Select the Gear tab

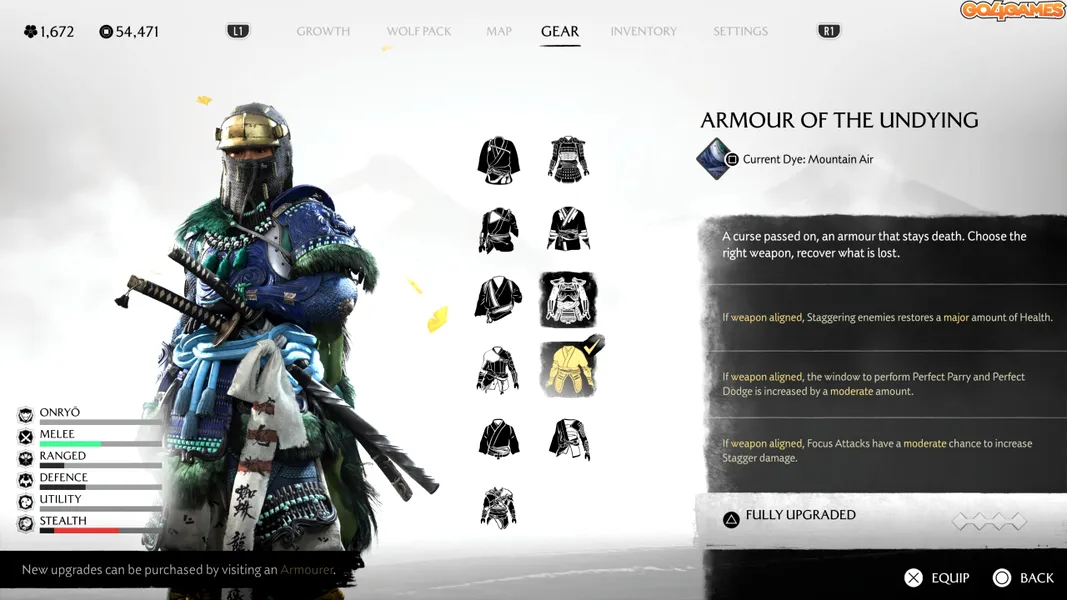tap(560, 31)
